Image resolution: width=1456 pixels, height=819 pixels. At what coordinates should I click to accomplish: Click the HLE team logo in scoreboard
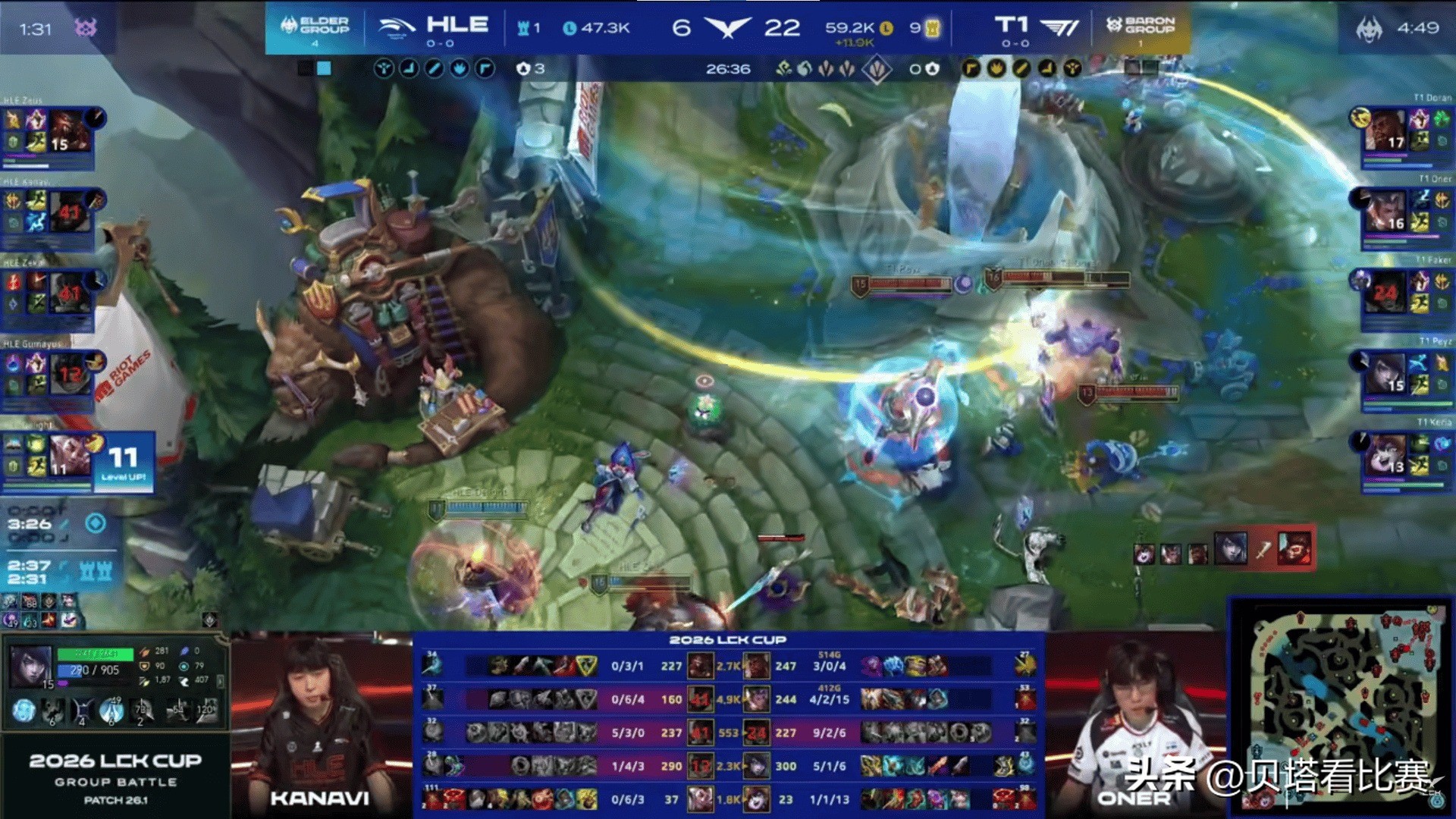pyautogui.click(x=397, y=27)
